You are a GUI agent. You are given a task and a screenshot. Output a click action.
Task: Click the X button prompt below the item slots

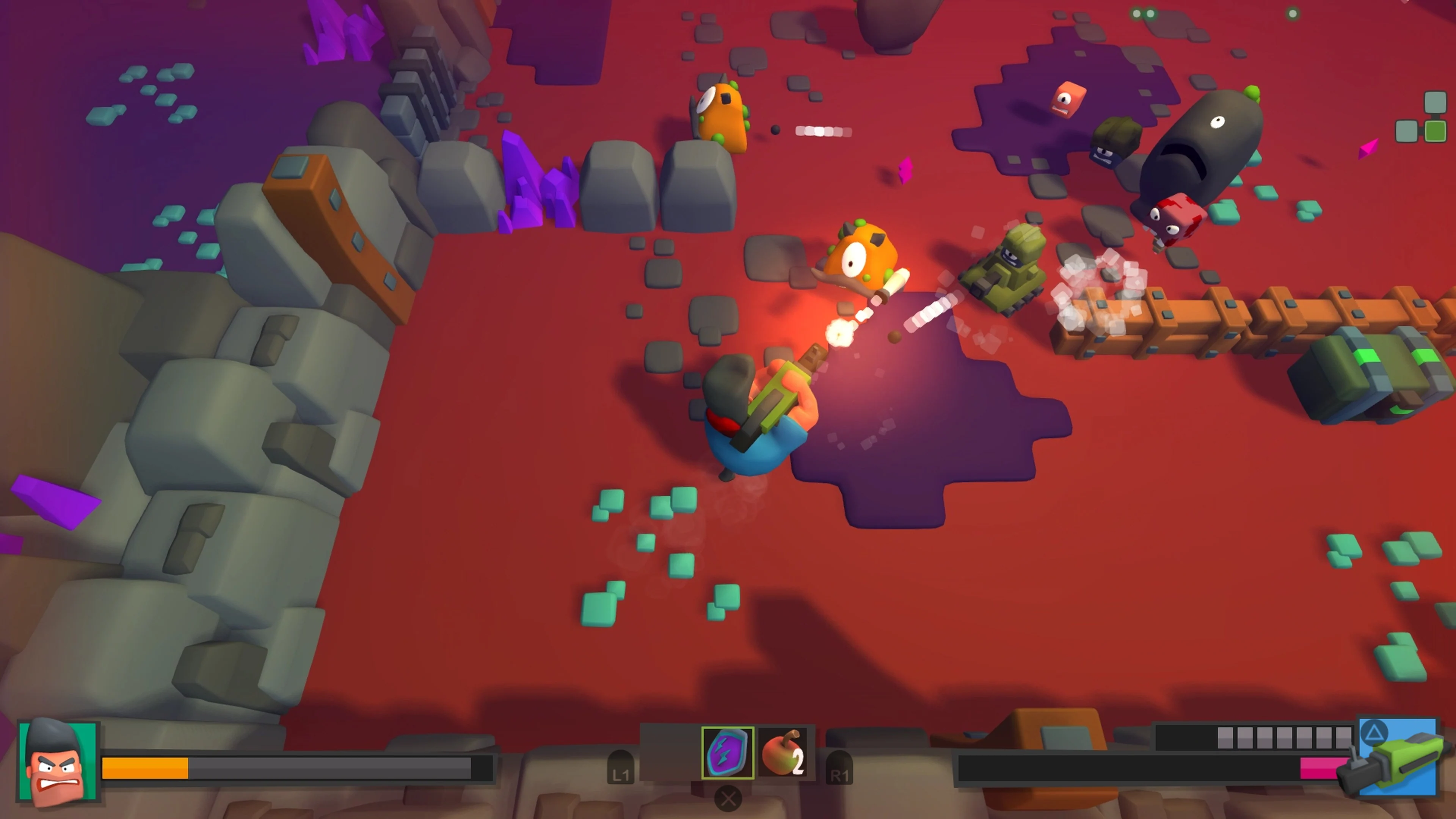(728, 800)
